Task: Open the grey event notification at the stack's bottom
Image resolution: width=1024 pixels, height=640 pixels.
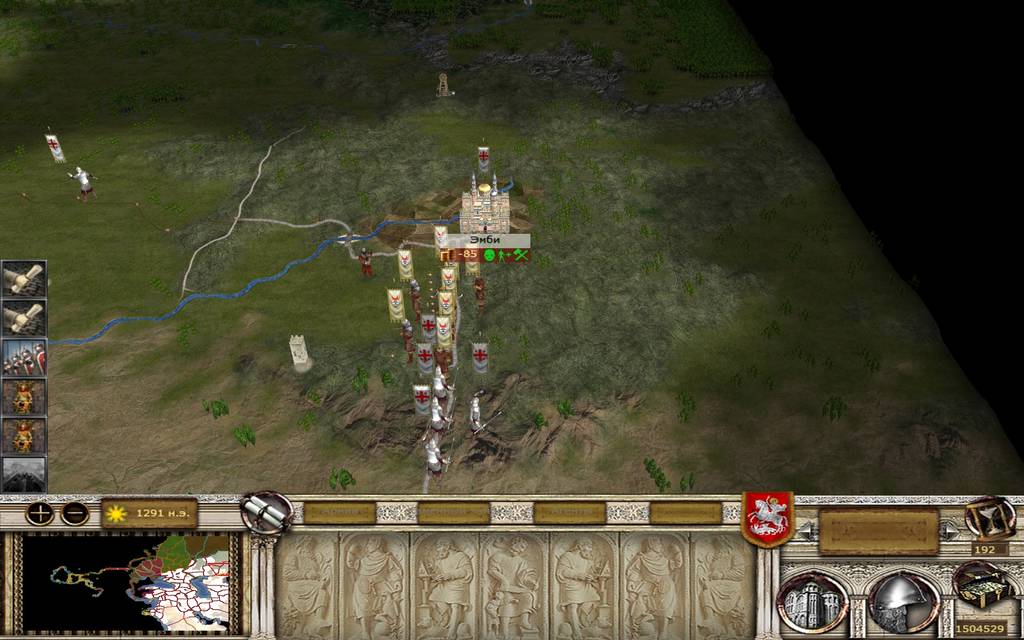Action: coord(23,474)
